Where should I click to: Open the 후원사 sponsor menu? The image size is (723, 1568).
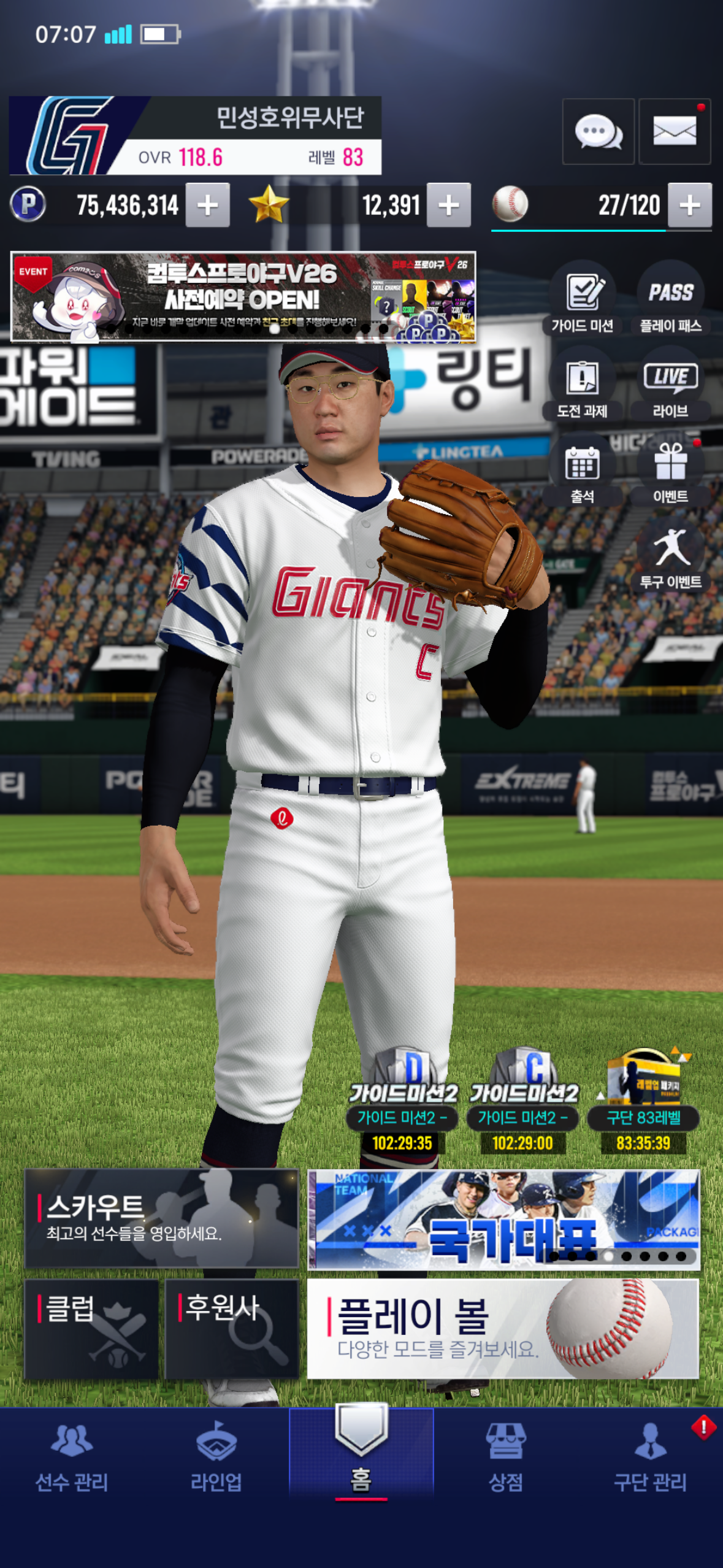[x=232, y=1329]
